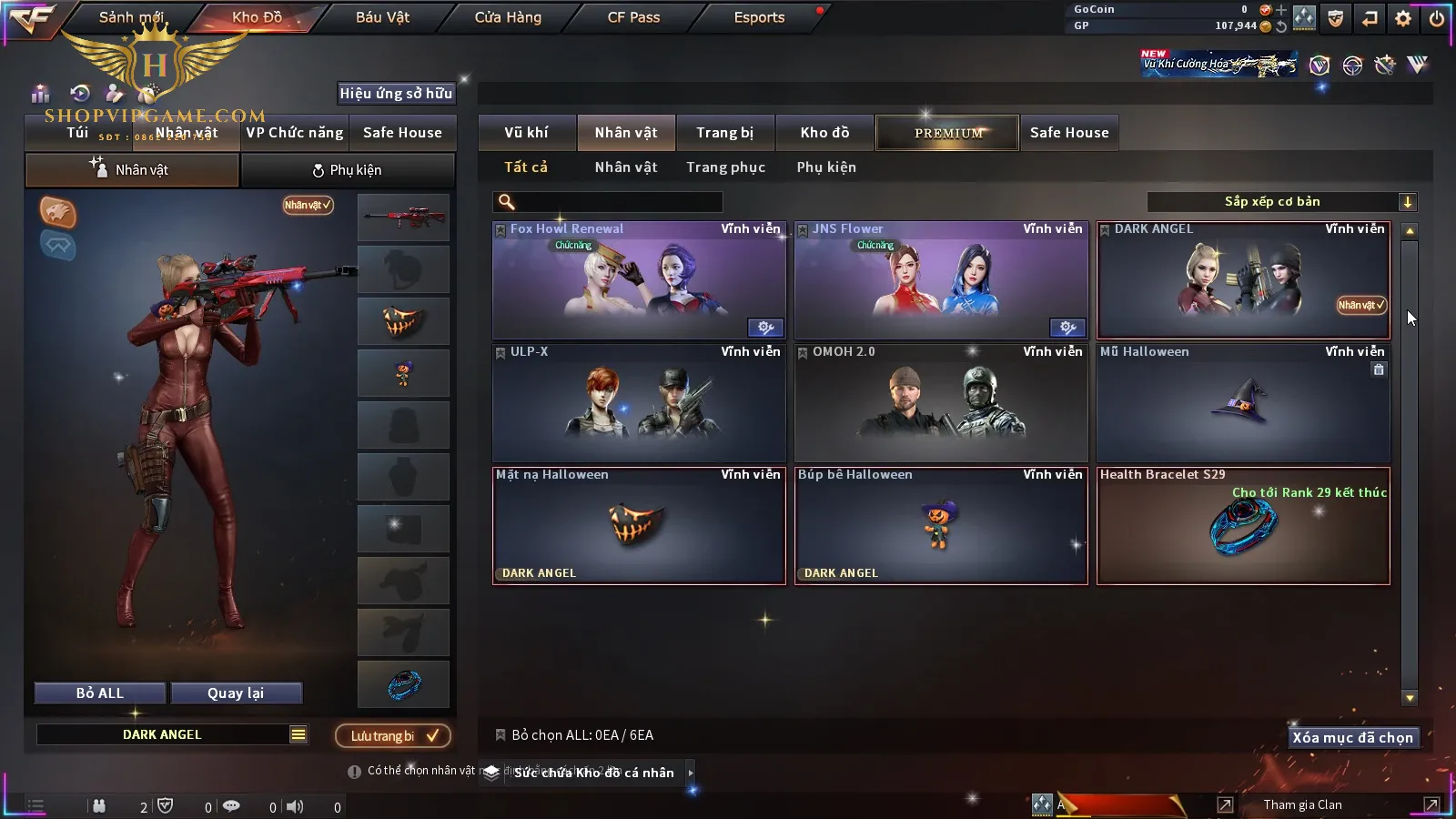Select the Health Bracelet S29 item

(1242, 526)
